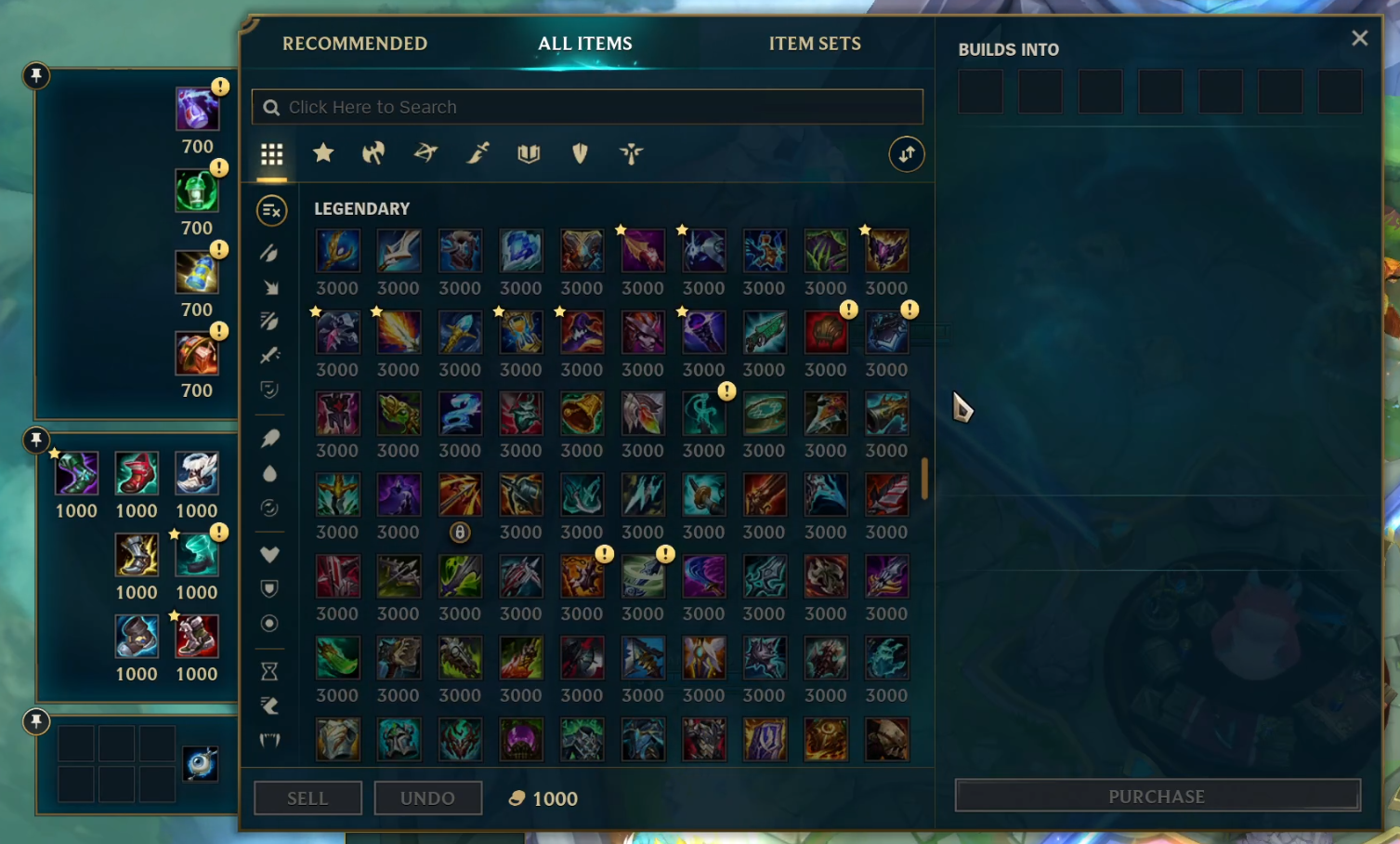
Task: Filter Tank items with the shield icon
Action: point(580,154)
